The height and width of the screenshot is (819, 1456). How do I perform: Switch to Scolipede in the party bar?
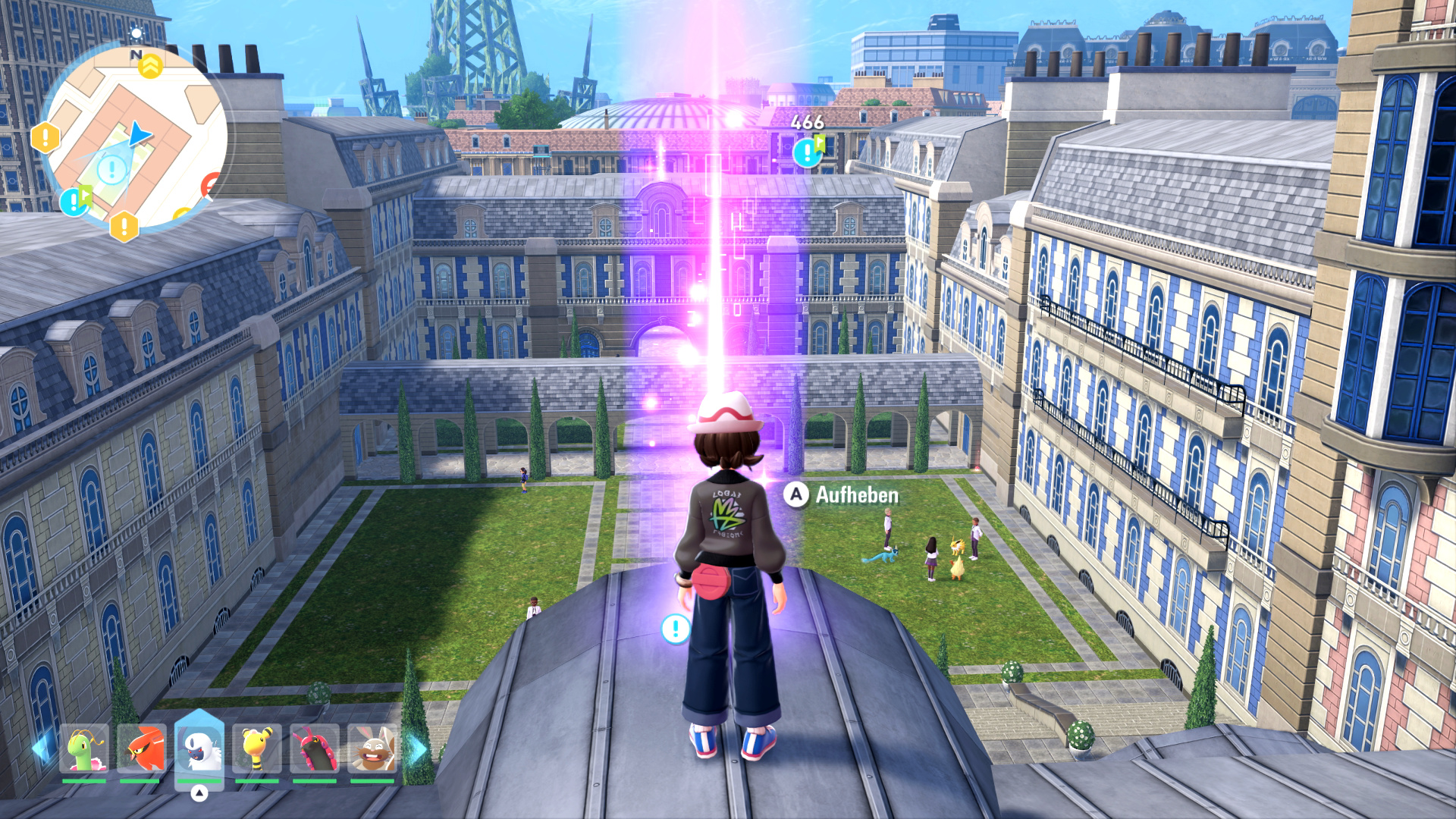(315, 749)
